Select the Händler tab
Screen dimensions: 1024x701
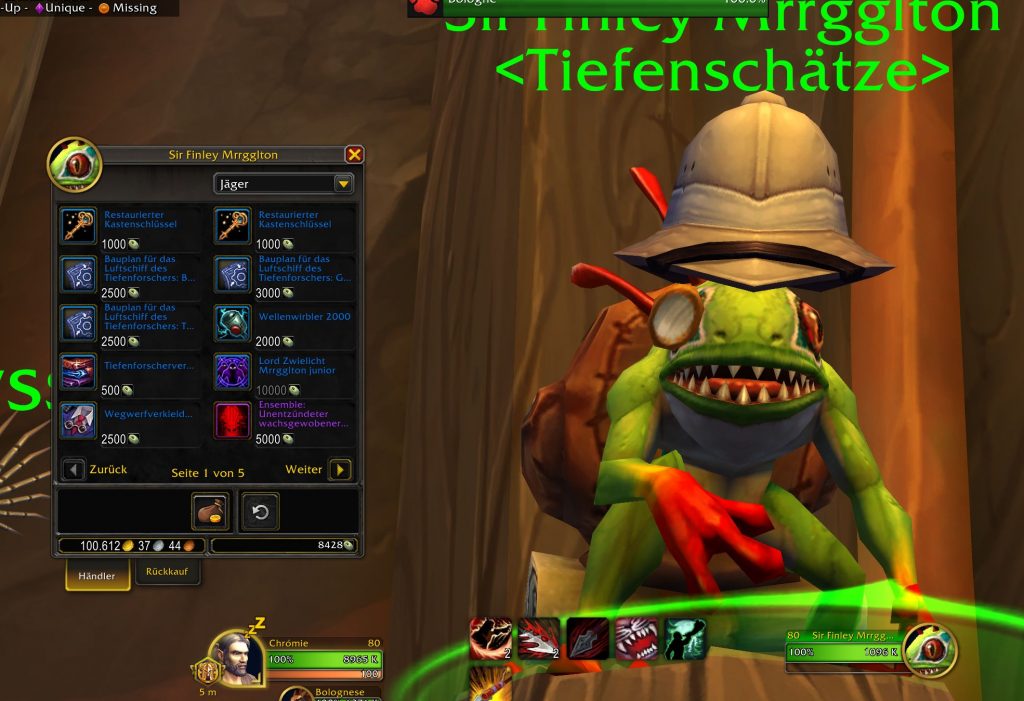click(97, 575)
